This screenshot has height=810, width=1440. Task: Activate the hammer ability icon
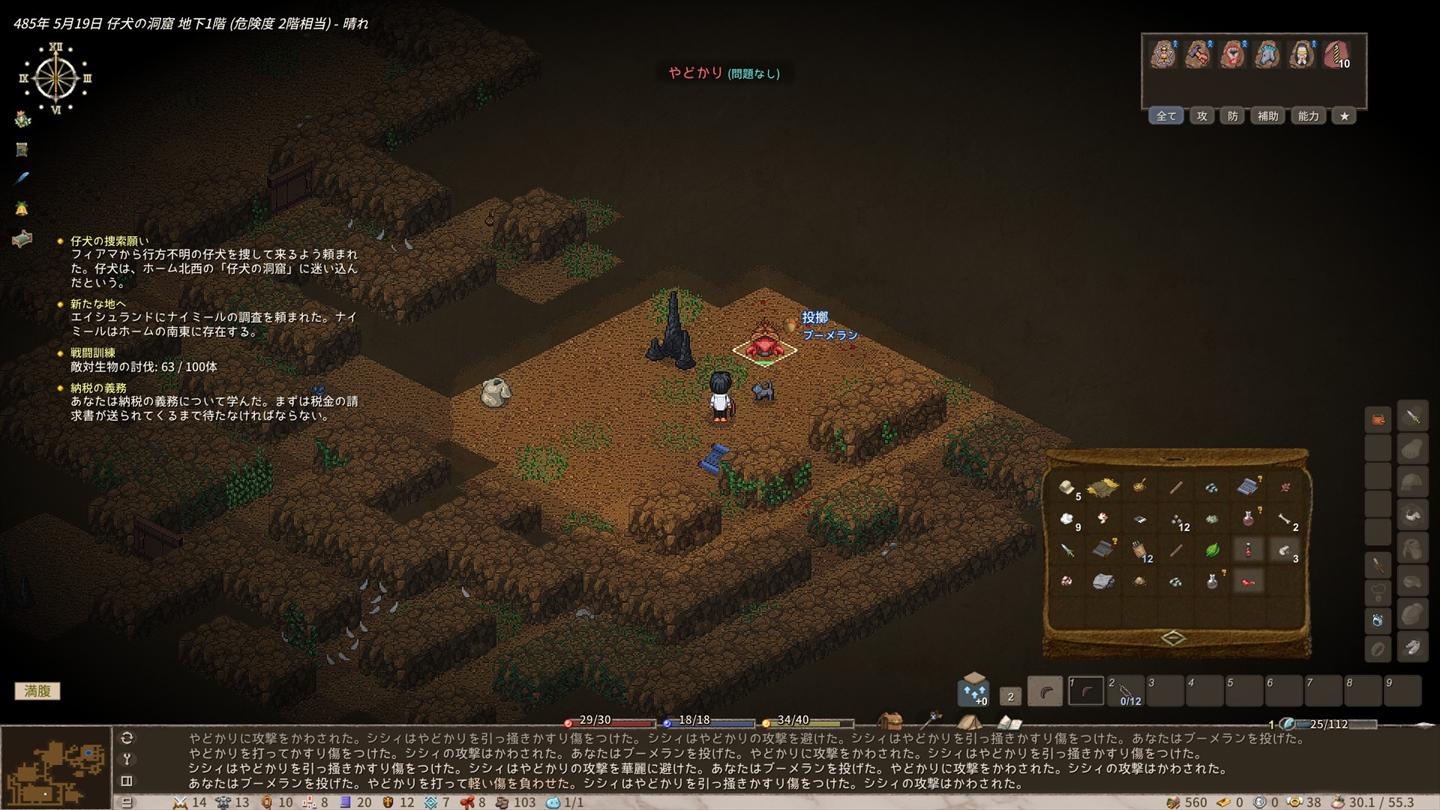[1198, 55]
